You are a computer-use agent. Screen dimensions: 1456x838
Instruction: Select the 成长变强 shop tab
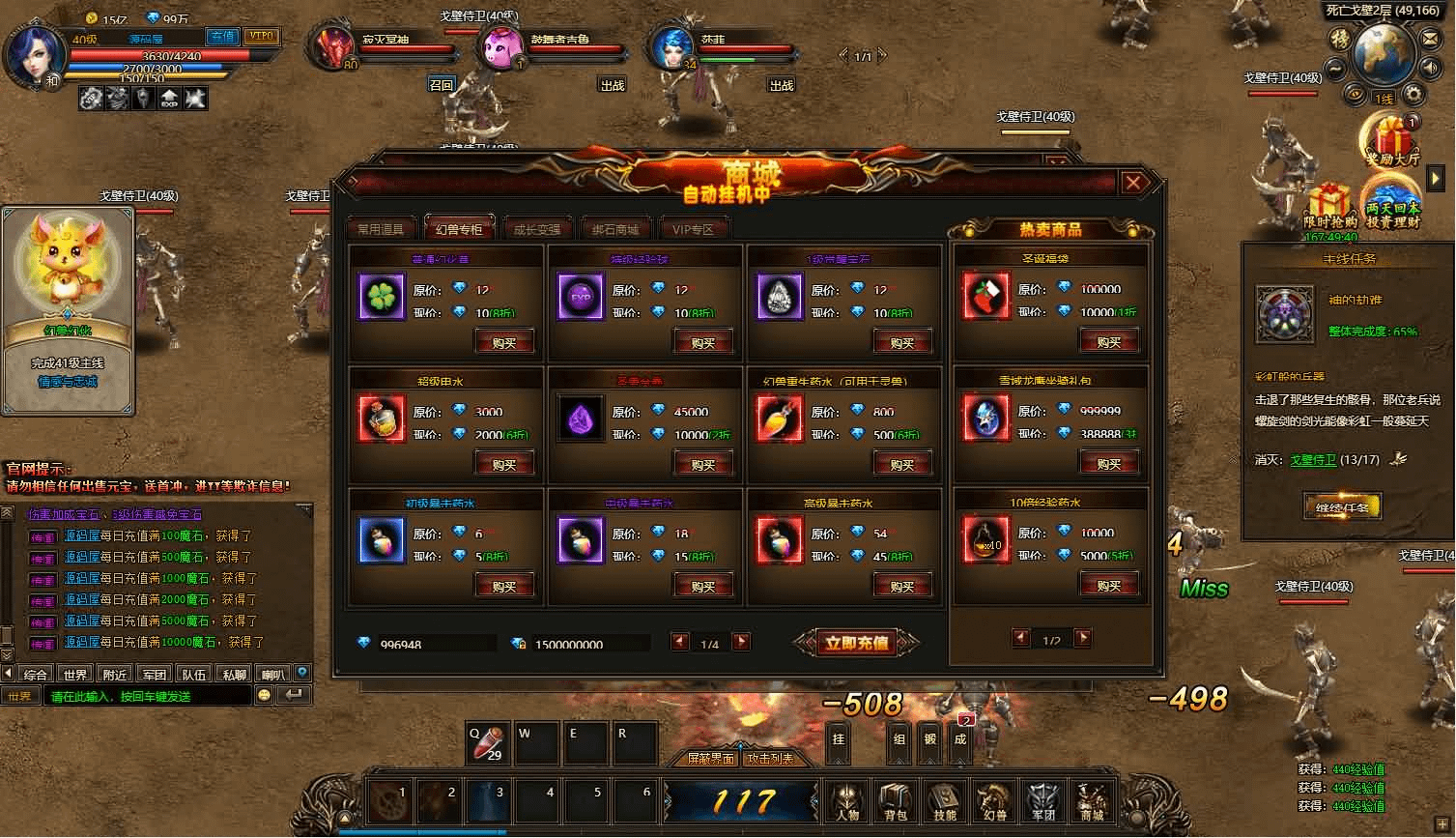point(536,229)
